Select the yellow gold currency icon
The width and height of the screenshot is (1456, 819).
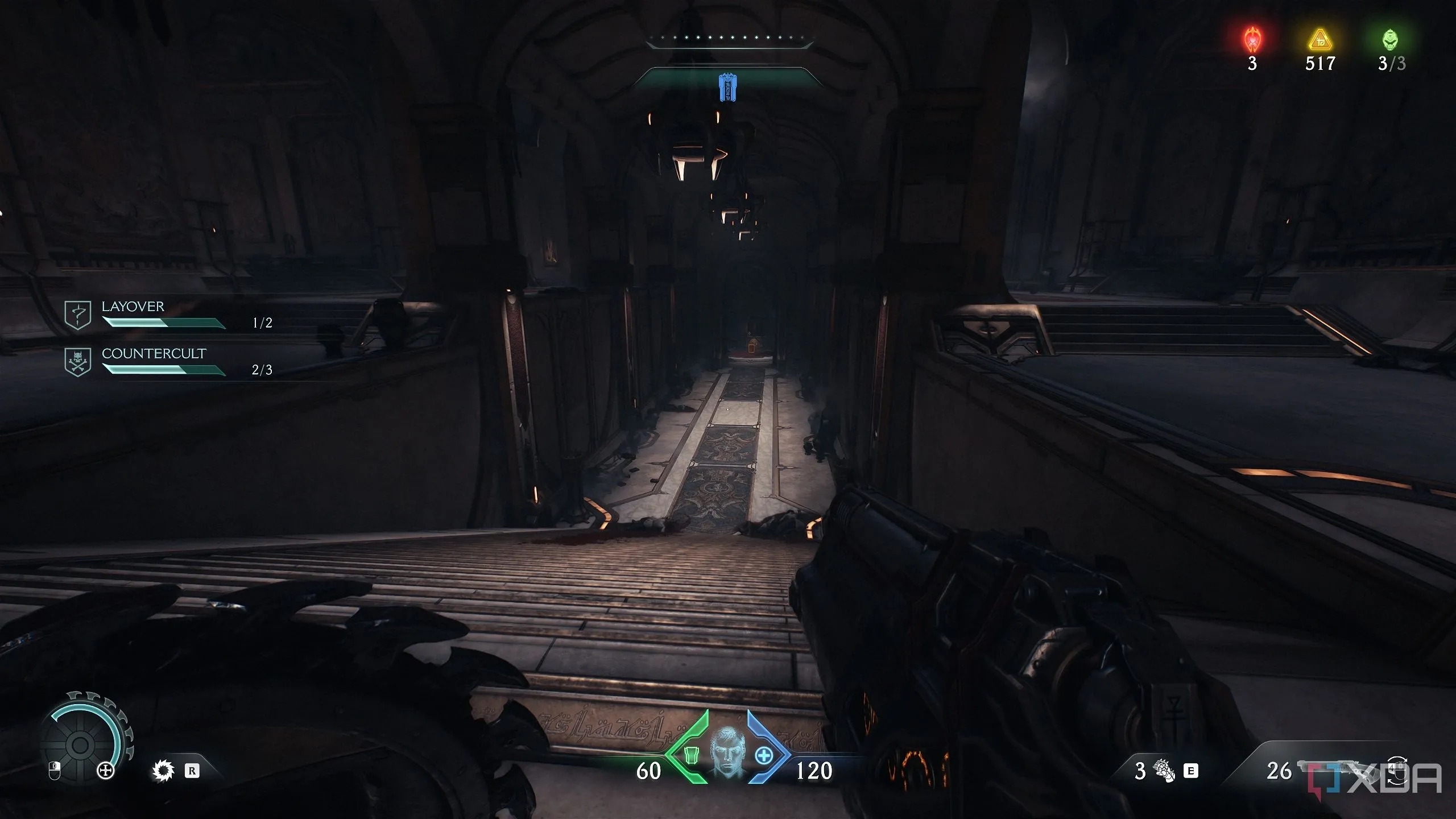(x=1319, y=41)
